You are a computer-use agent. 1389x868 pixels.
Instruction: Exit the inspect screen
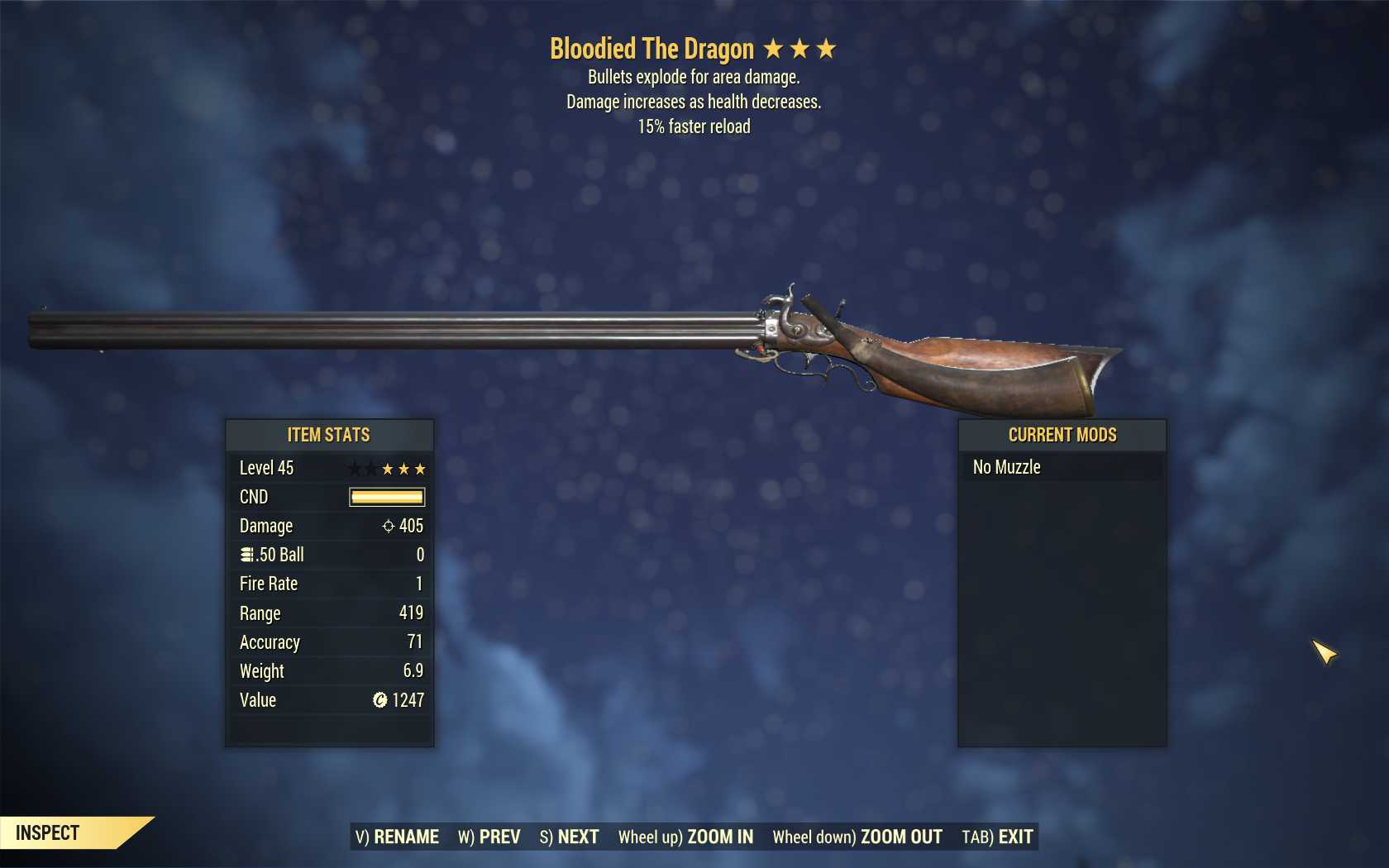(x=997, y=837)
